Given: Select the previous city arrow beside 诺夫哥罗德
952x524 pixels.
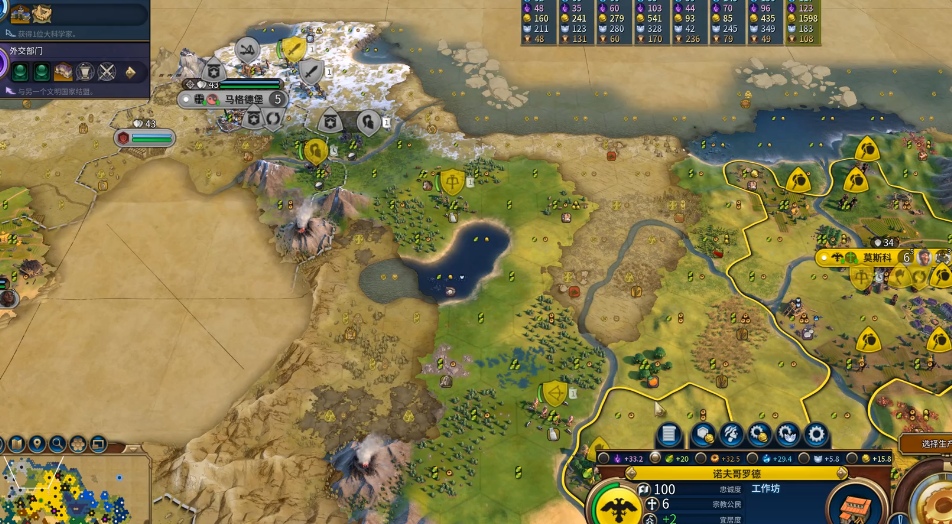Looking at the screenshot, I should coord(630,472).
